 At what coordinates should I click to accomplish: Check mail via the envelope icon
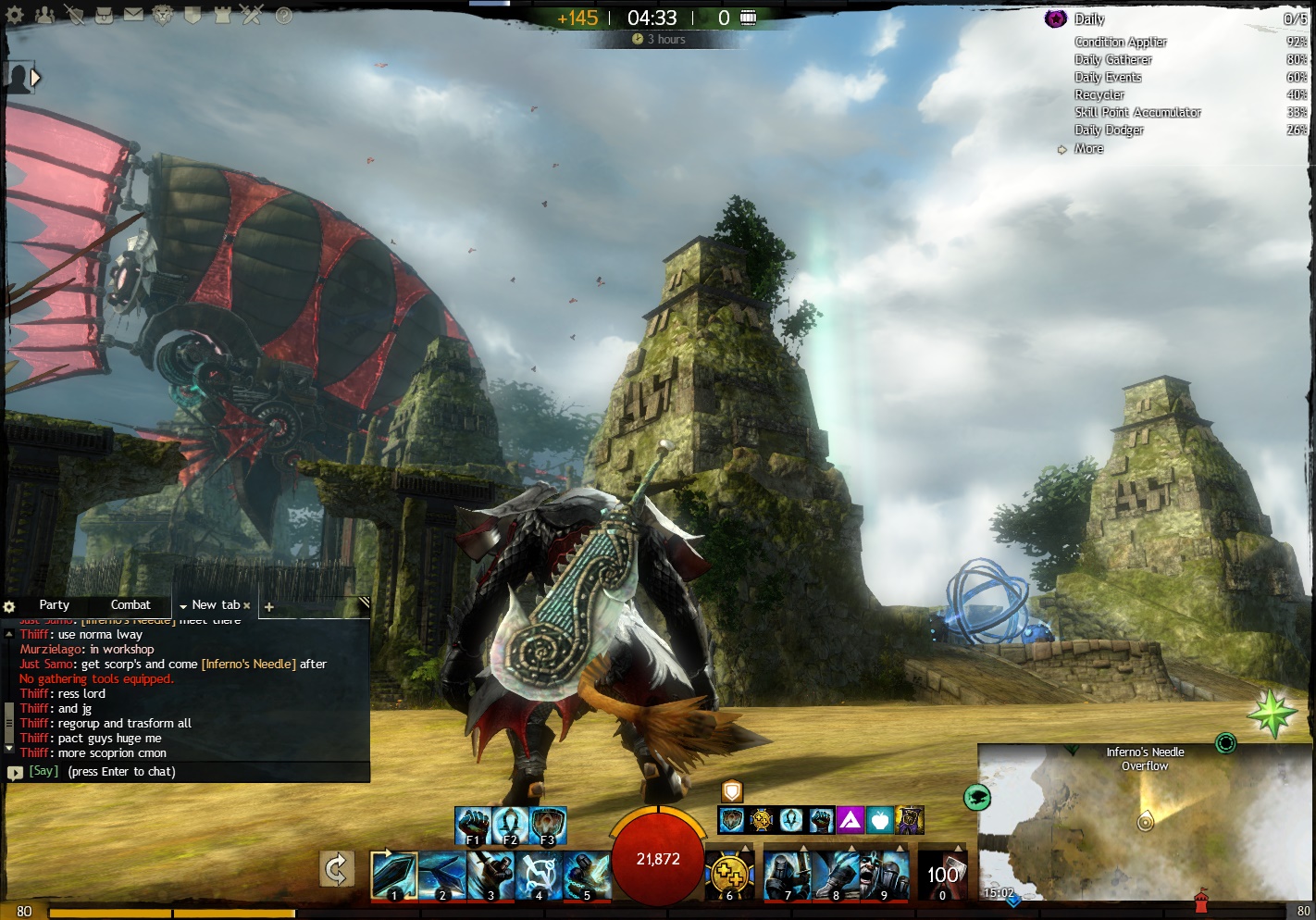click(x=133, y=15)
